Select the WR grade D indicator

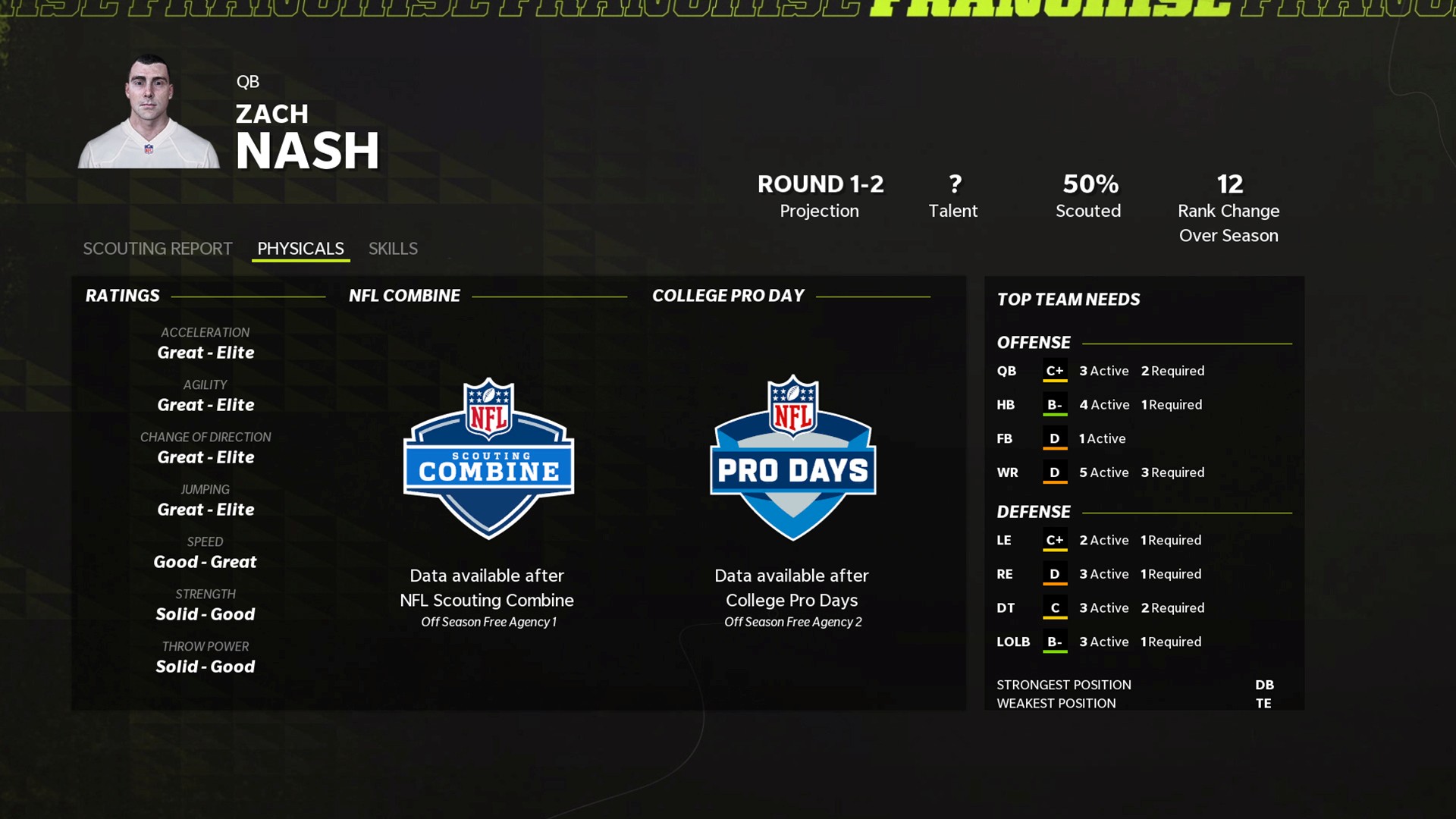(1055, 472)
